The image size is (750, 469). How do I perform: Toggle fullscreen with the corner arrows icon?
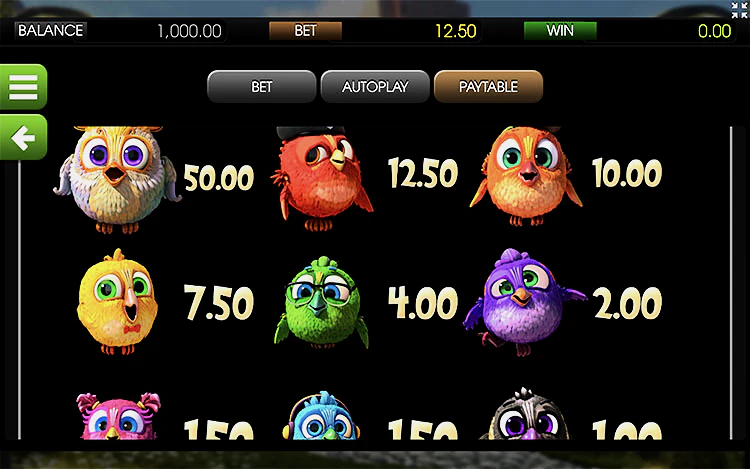(739, 9)
